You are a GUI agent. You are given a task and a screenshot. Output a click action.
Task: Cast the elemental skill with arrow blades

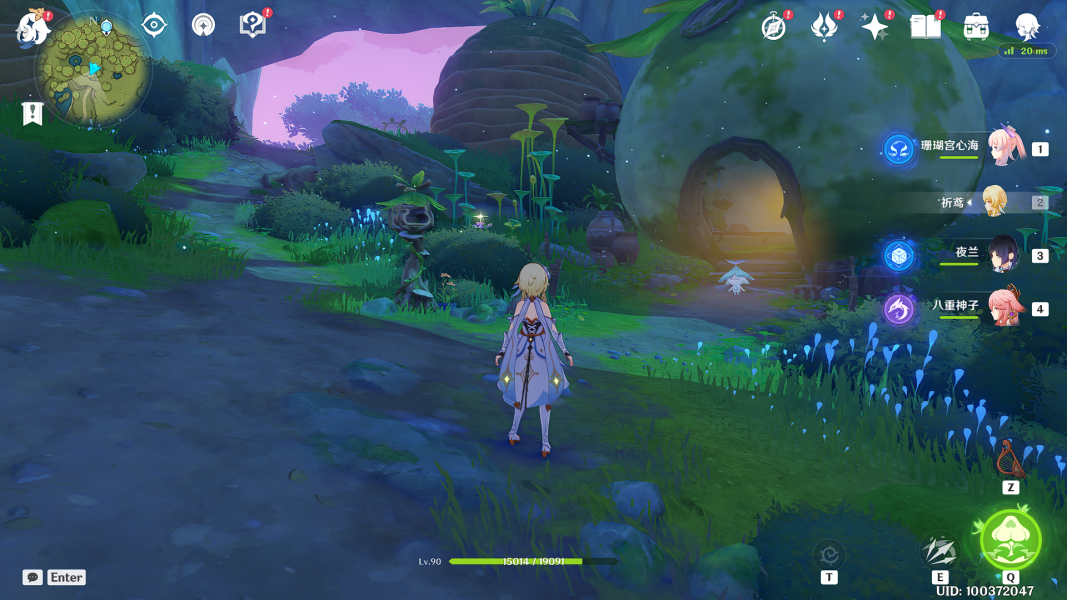coord(940,551)
